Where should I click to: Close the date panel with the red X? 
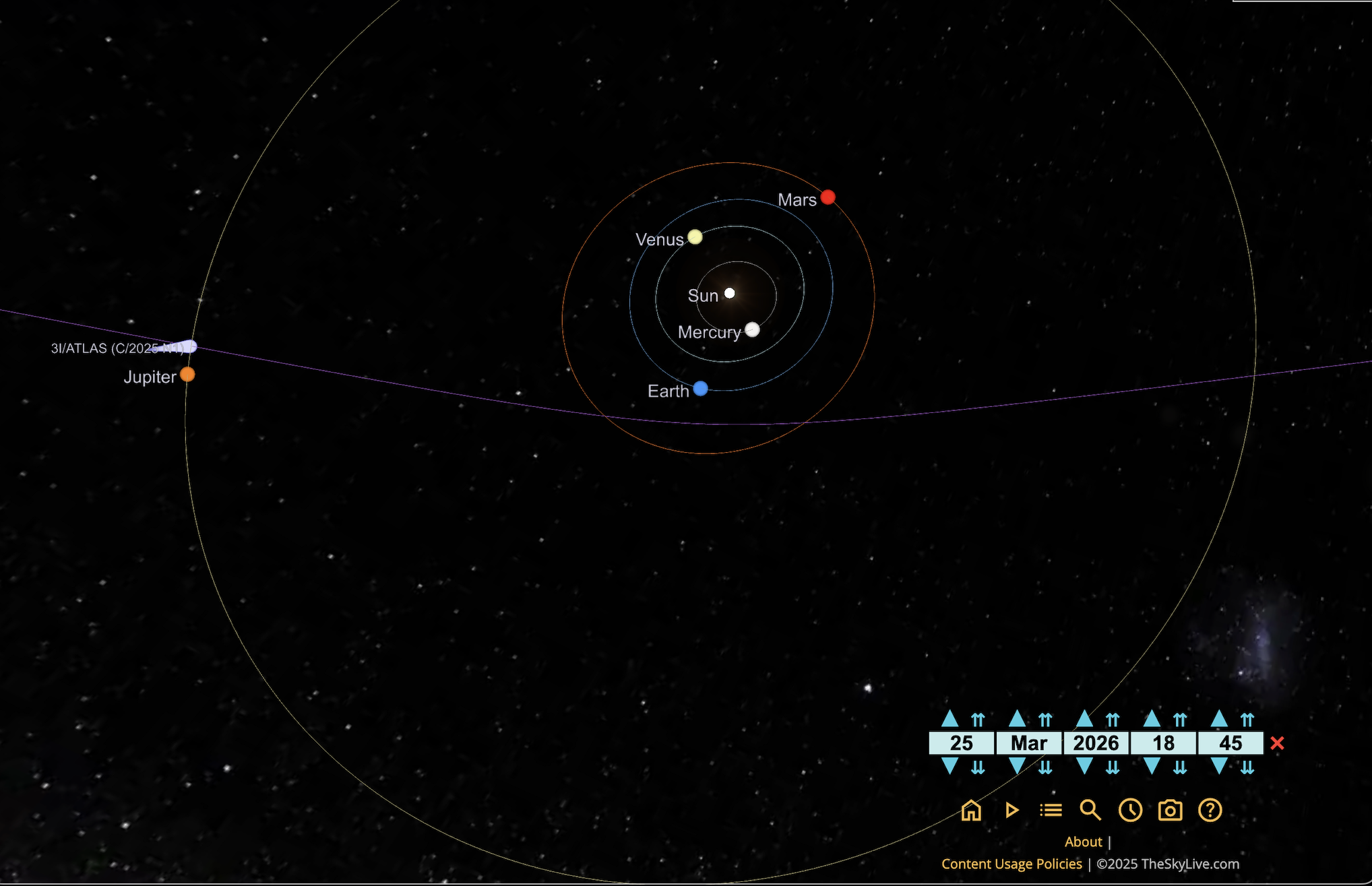pyautogui.click(x=1277, y=743)
